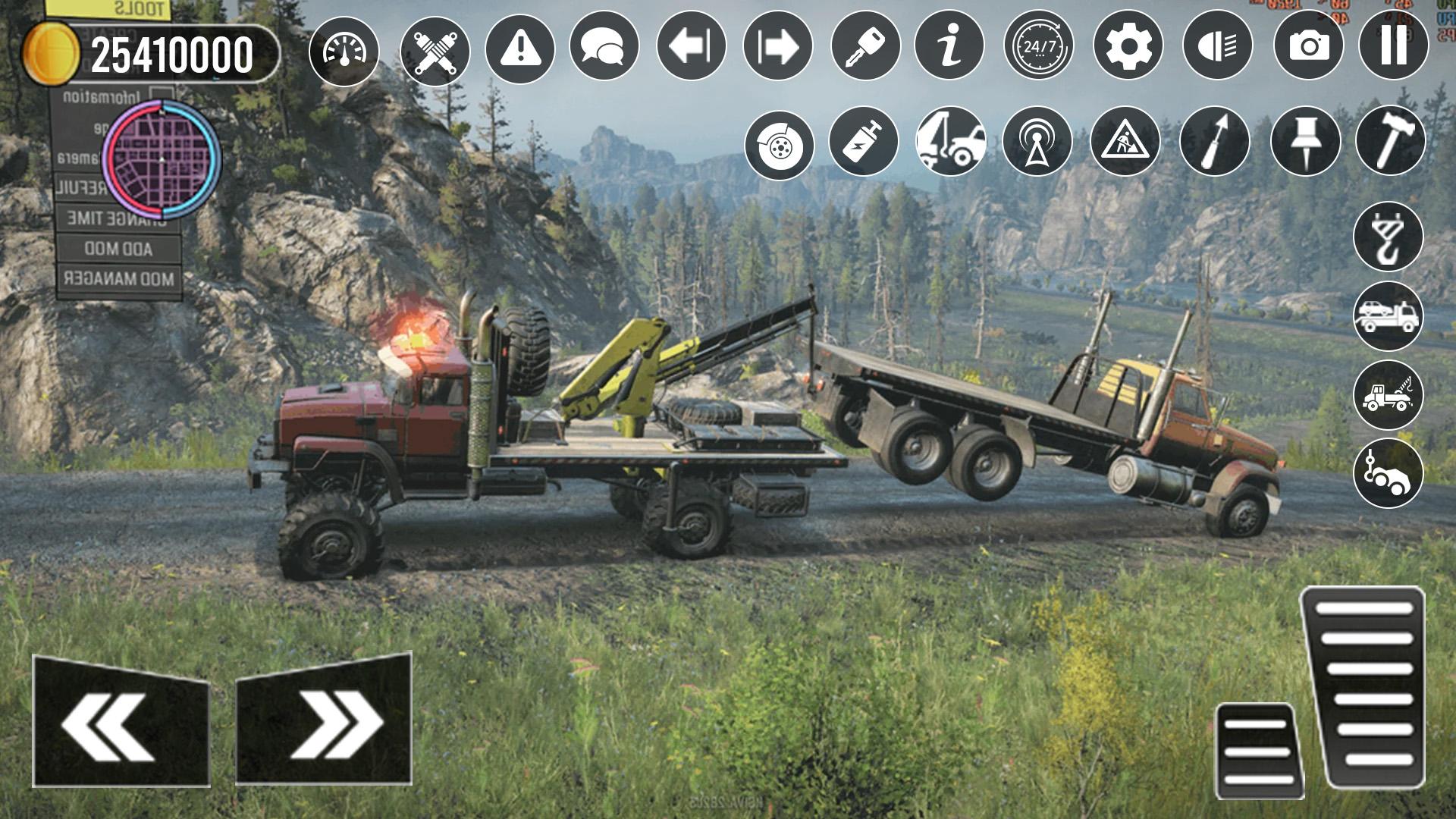
Task: Select the brake disc icon
Action: tap(779, 145)
